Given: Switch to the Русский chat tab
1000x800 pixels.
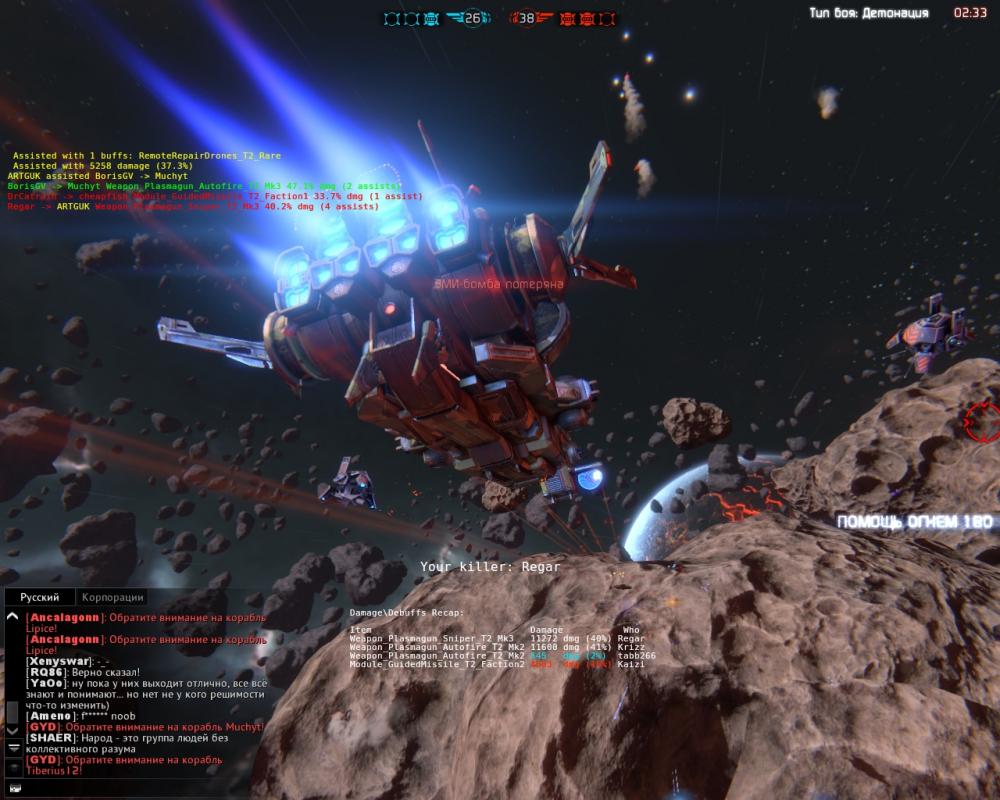Looking at the screenshot, I should [x=40, y=597].
